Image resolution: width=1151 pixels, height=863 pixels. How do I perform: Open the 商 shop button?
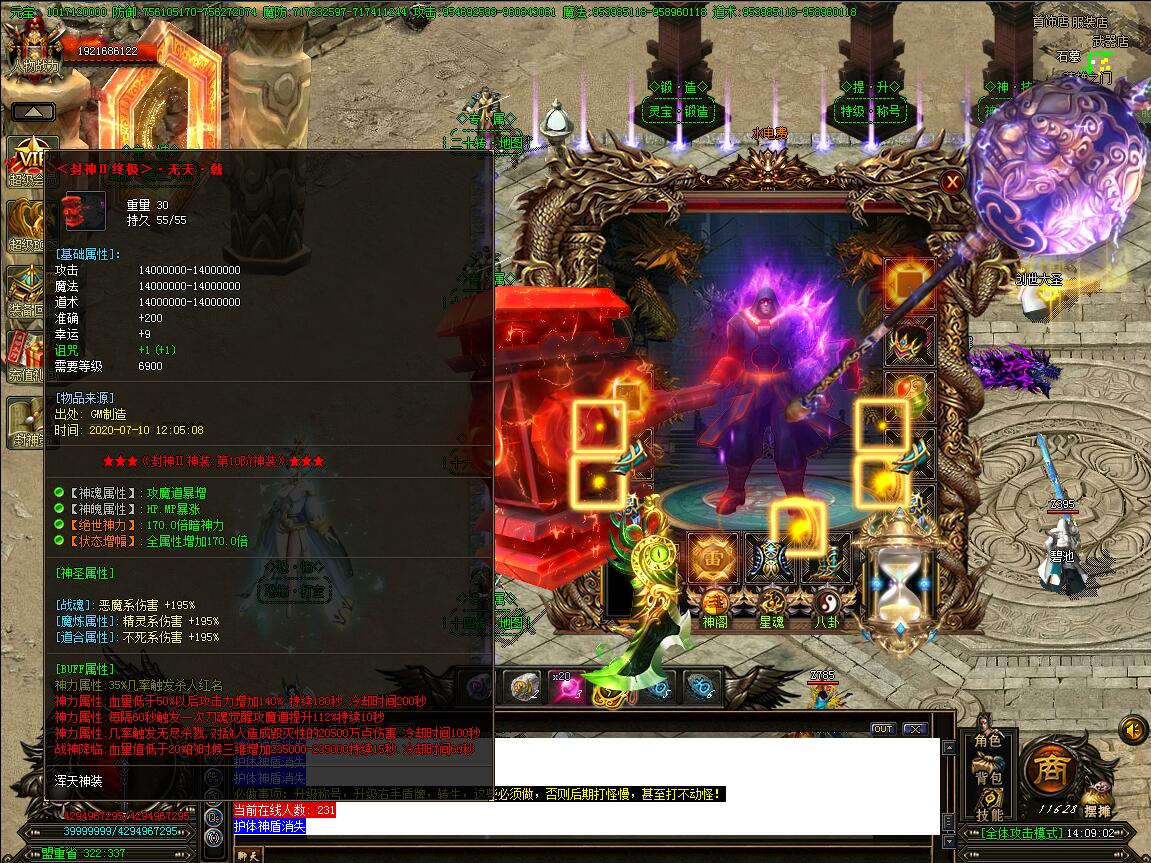1049,769
